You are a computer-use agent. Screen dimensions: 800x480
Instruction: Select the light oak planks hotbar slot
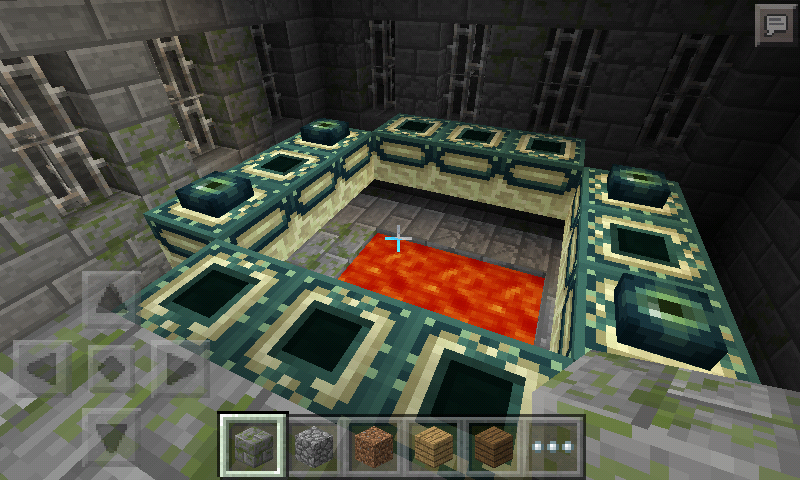click(x=433, y=445)
